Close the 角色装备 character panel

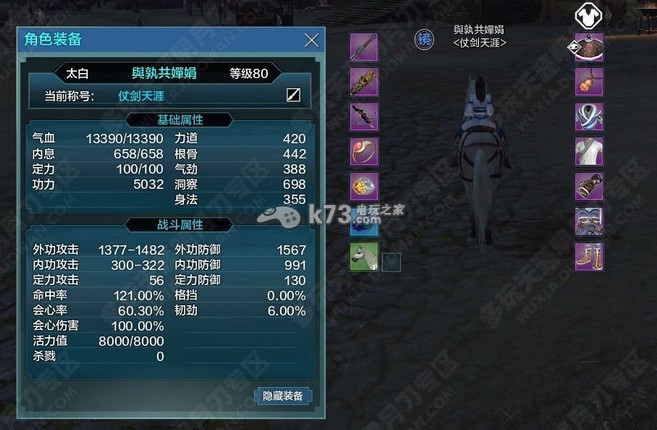pos(312,40)
